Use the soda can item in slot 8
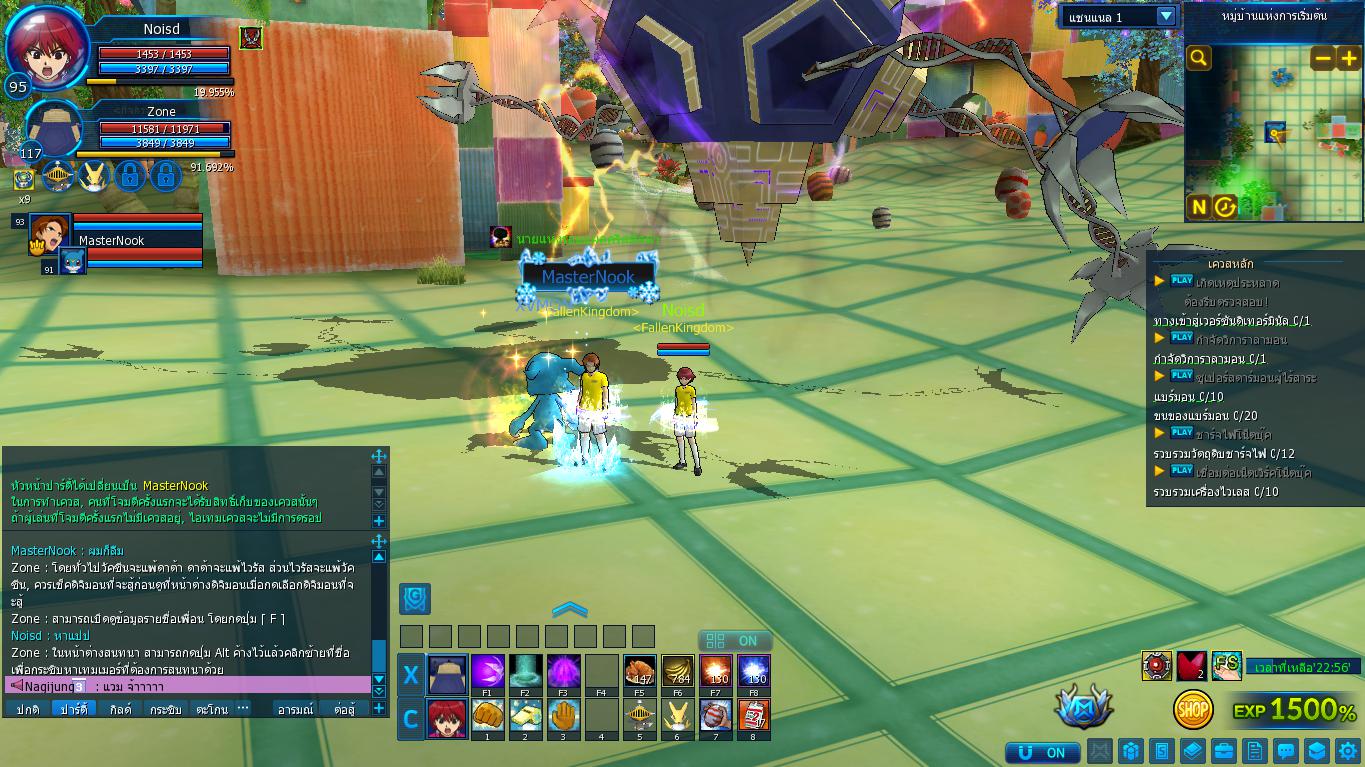Image resolution: width=1365 pixels, height=767 pixels. (x=753, y=716)
